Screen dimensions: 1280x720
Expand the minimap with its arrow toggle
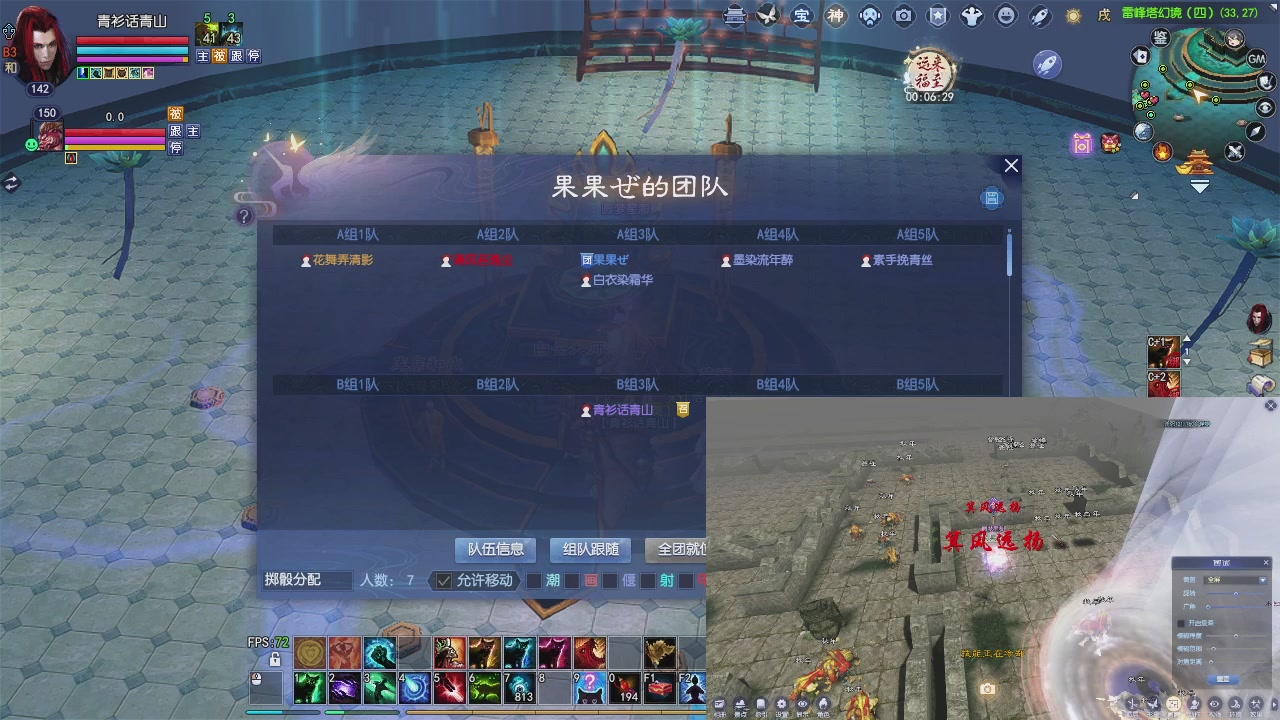pos(1199,184)
